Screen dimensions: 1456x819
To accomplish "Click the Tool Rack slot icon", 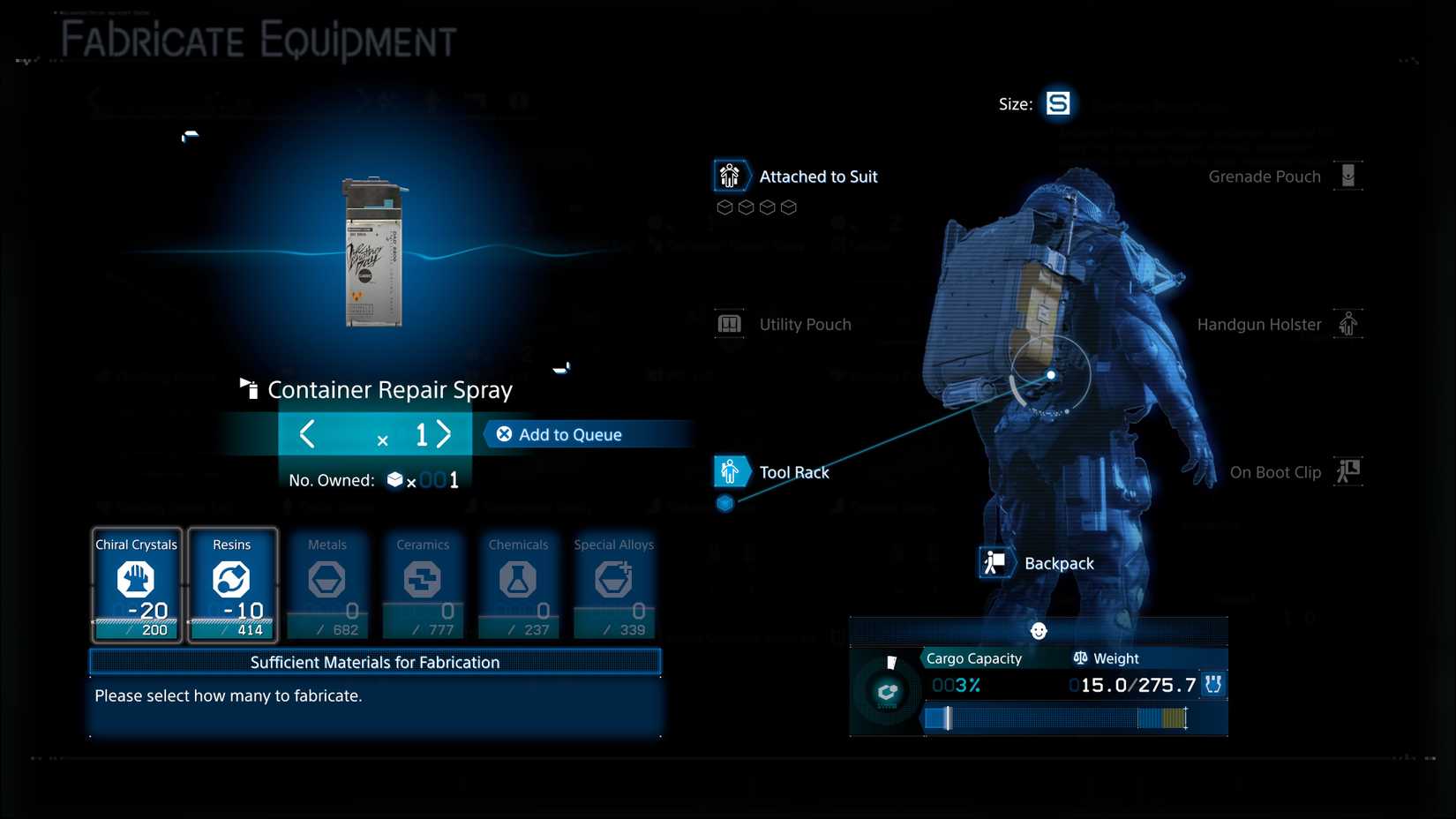I will (730, 471).
